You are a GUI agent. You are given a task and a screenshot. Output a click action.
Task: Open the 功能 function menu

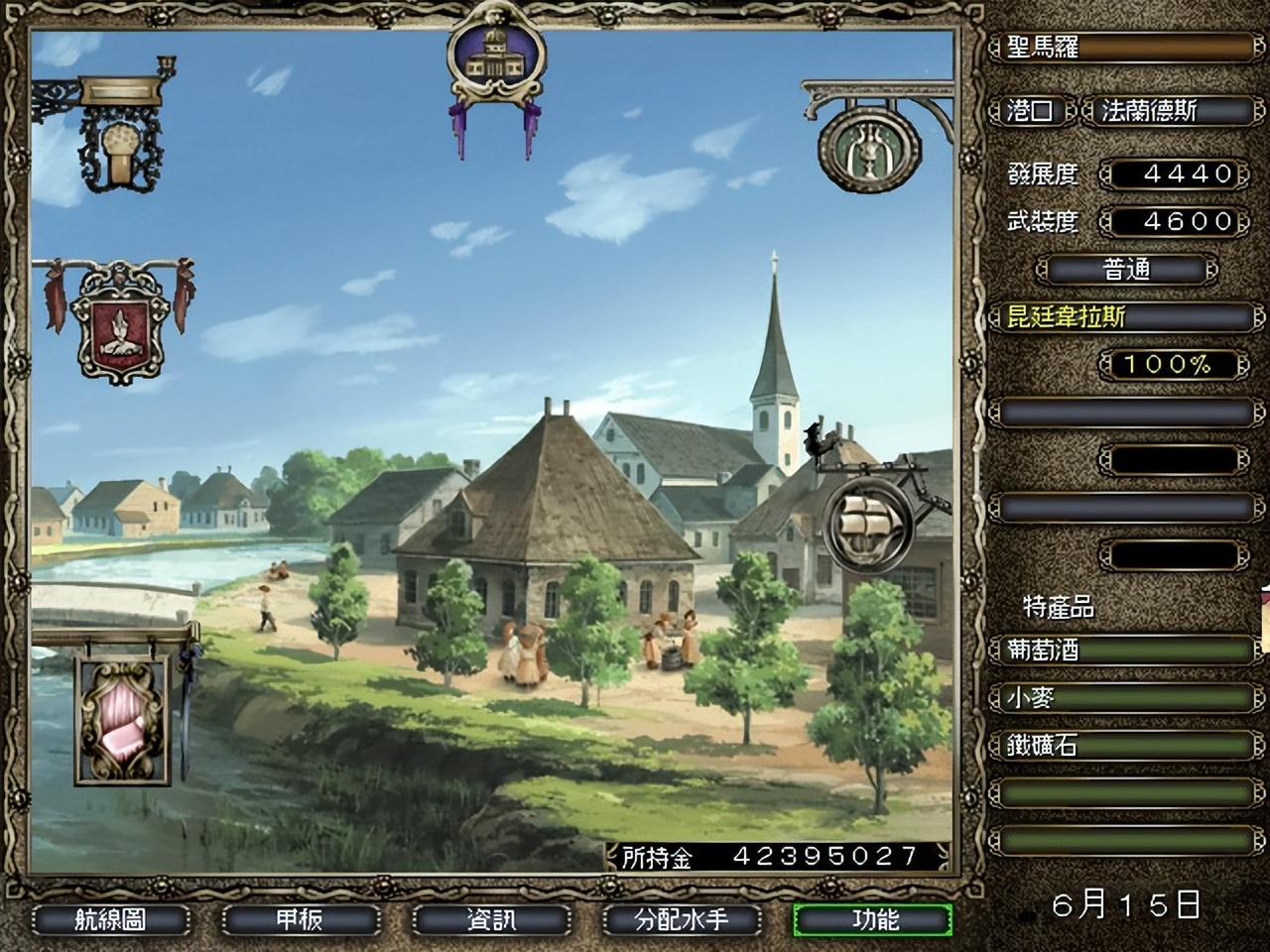click(873, 919)
